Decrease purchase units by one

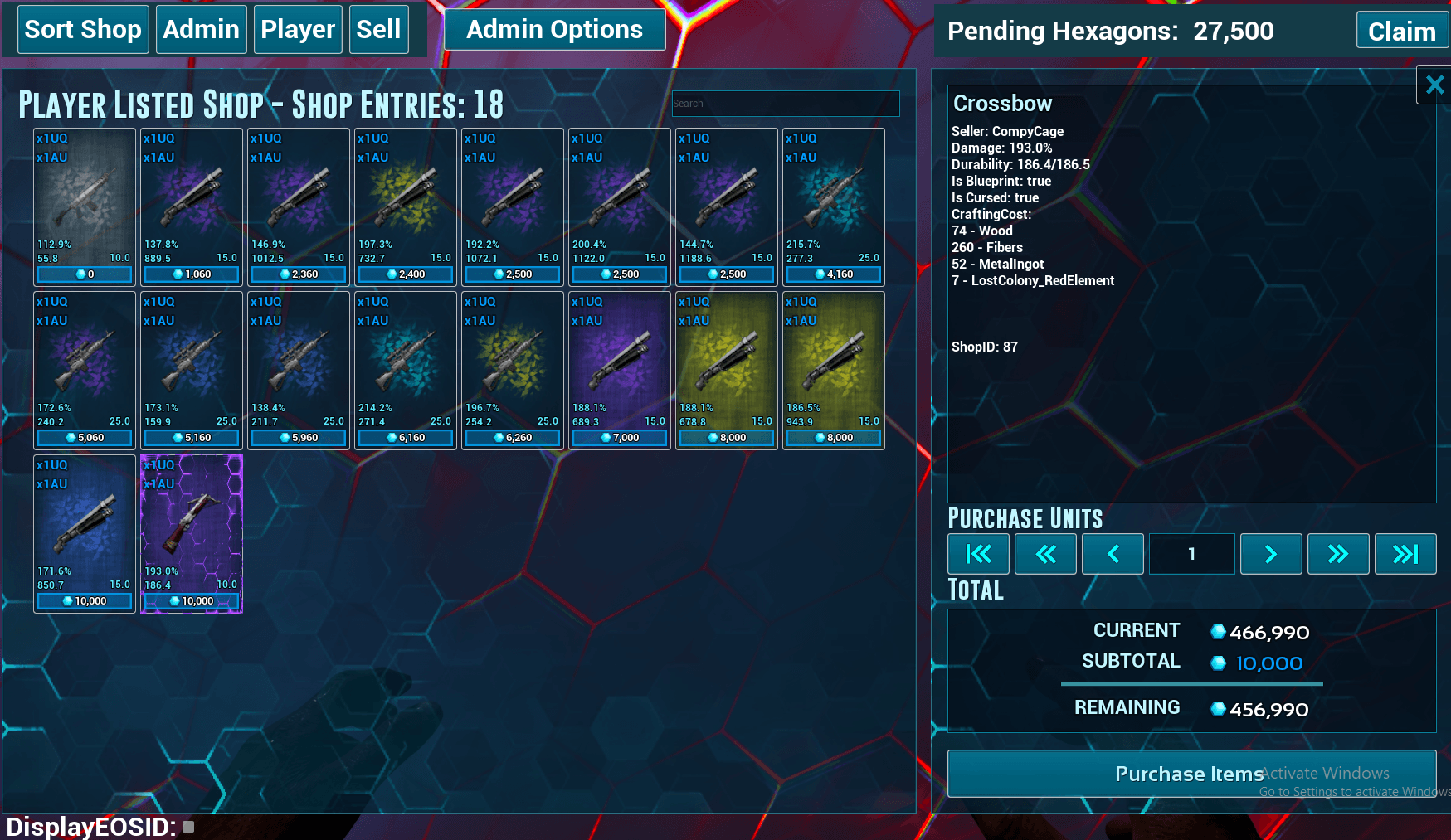(x=1113, y=554)
